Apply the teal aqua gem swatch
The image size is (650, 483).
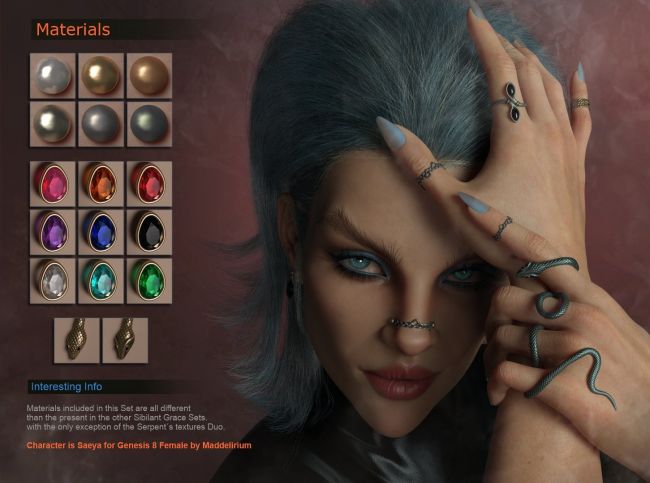tap(101, 280)
